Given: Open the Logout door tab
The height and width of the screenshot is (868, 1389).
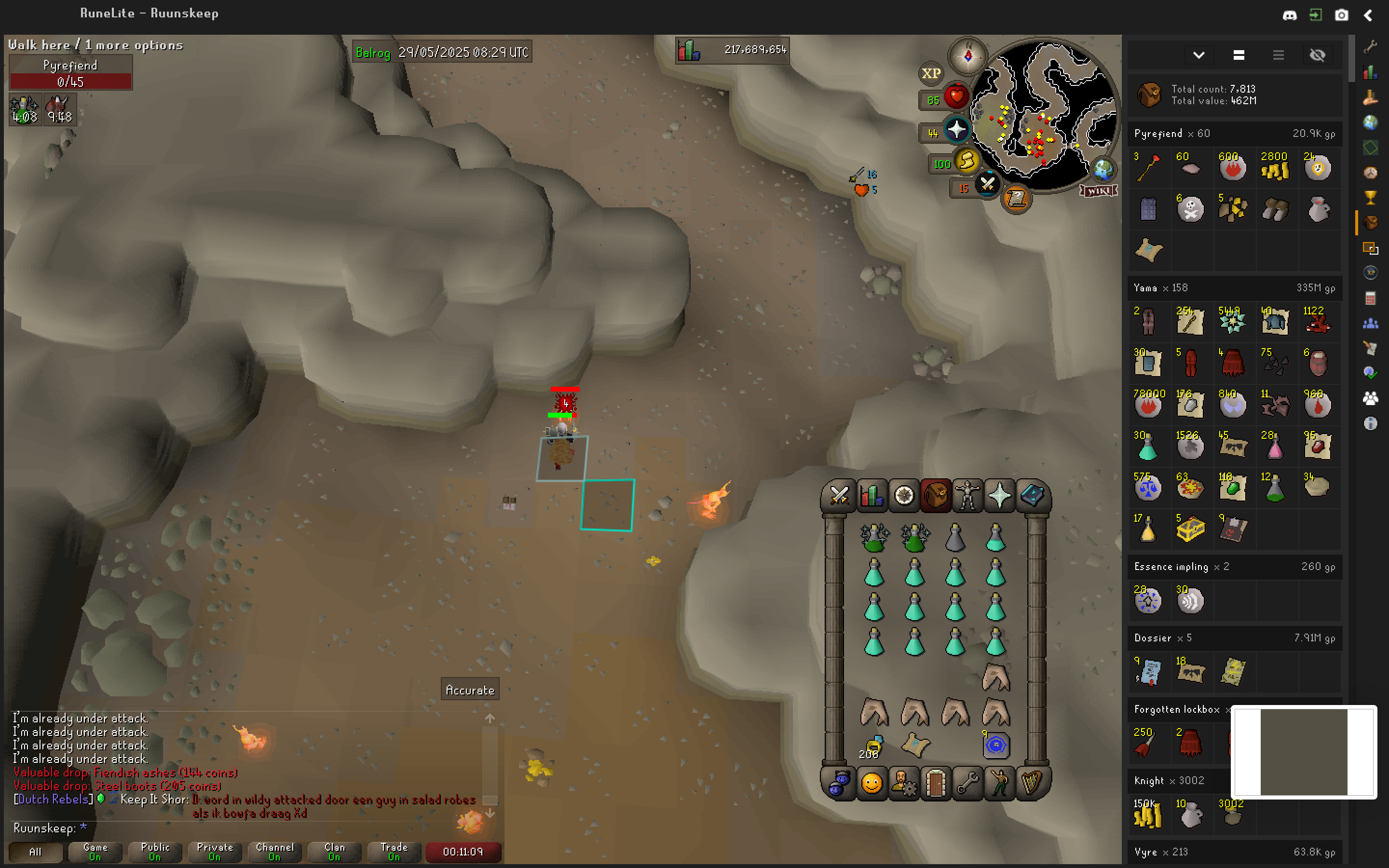Looking at the screenshot, I should (x=935, y=783).
